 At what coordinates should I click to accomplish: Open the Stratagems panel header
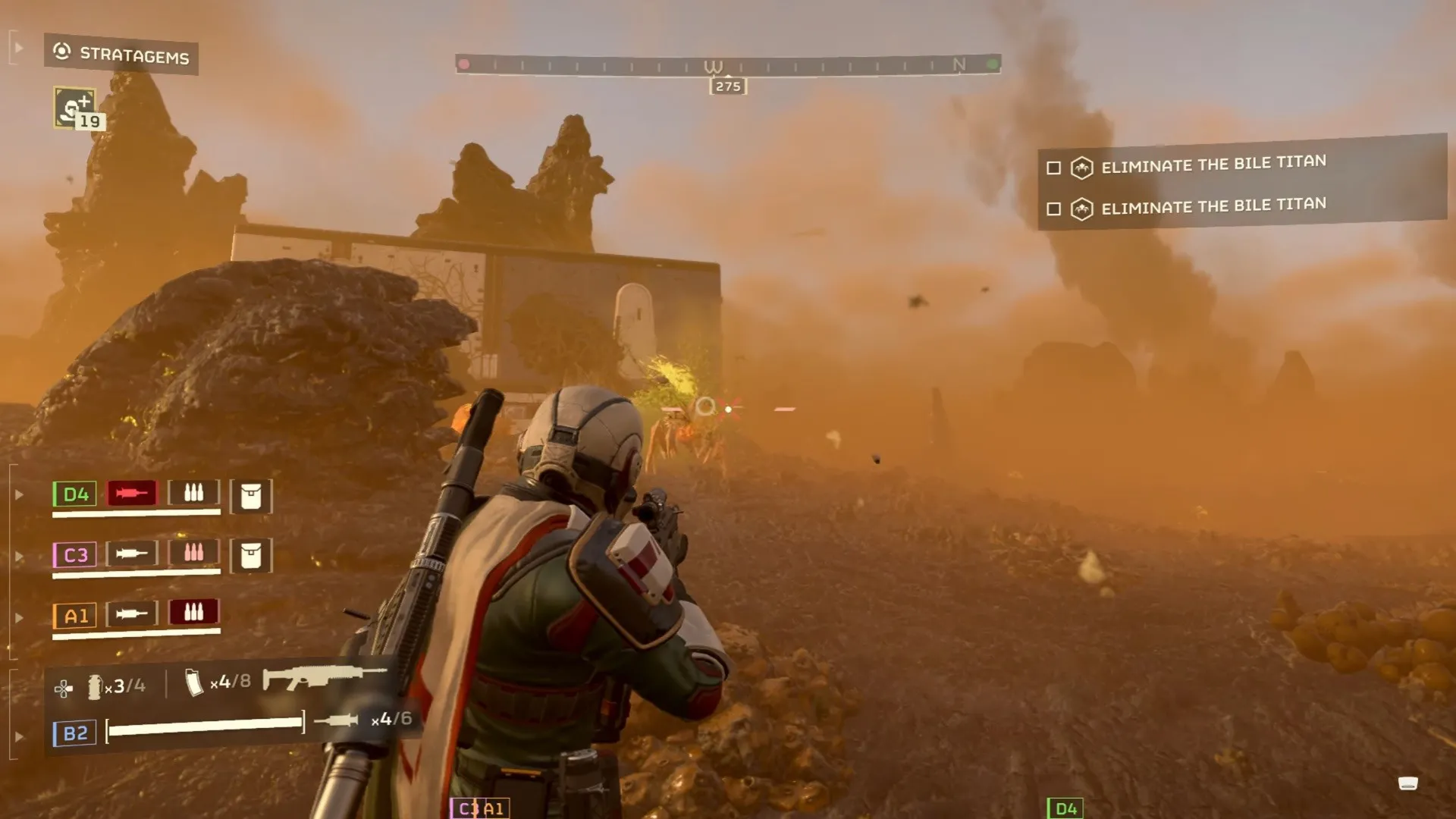pos(121,54)
